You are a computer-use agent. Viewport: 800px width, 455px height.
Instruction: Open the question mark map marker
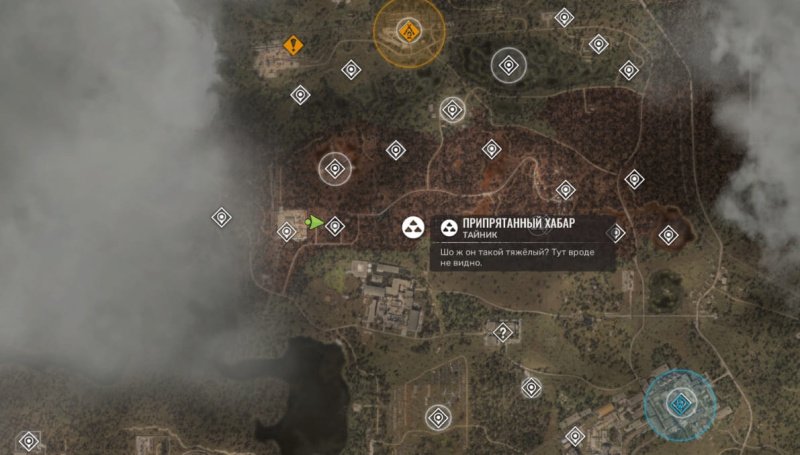click(x=503, y=332)
